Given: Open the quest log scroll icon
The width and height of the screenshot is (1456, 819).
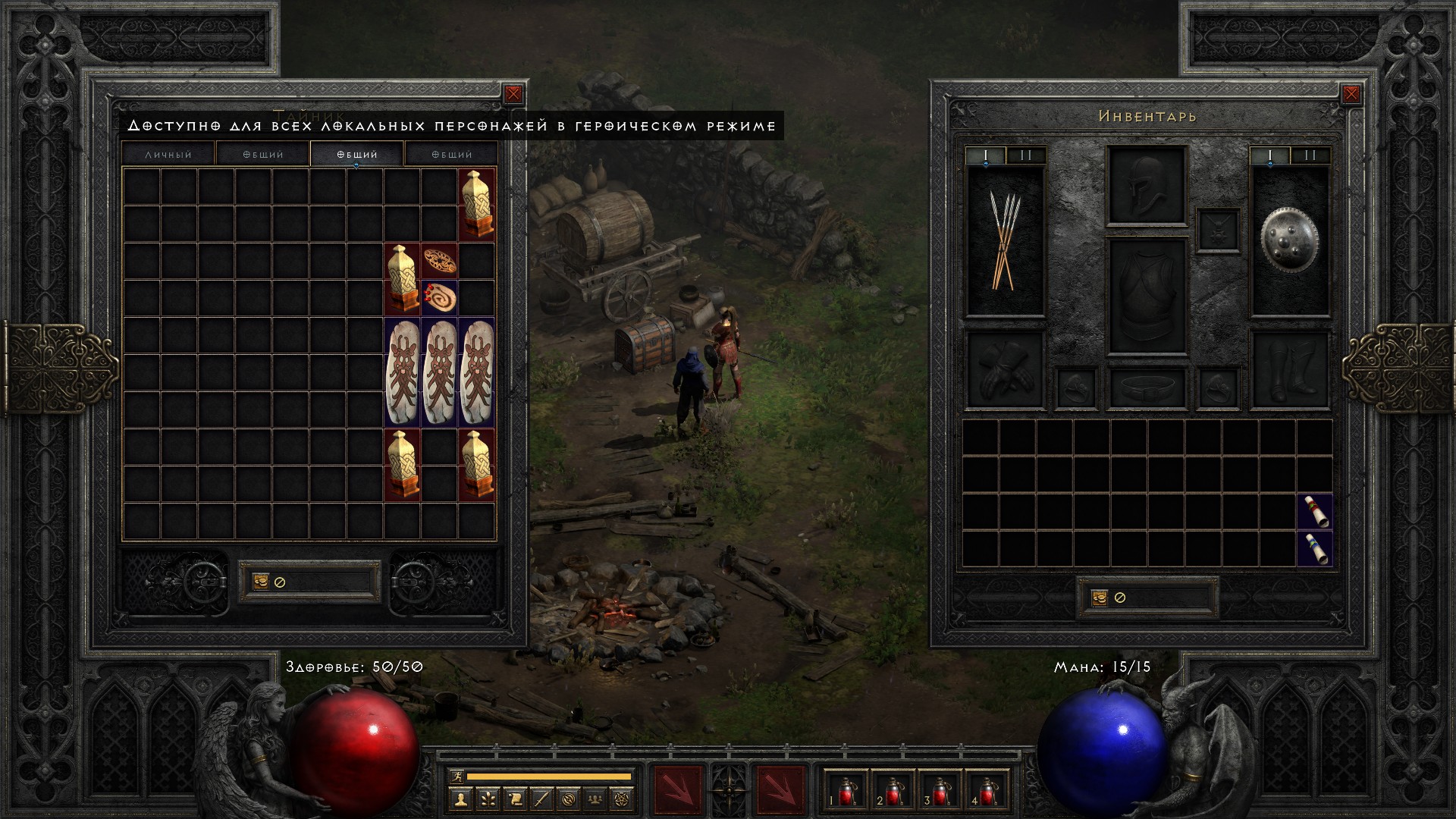Looking at the screenshot, I should [x=515, y=799].
